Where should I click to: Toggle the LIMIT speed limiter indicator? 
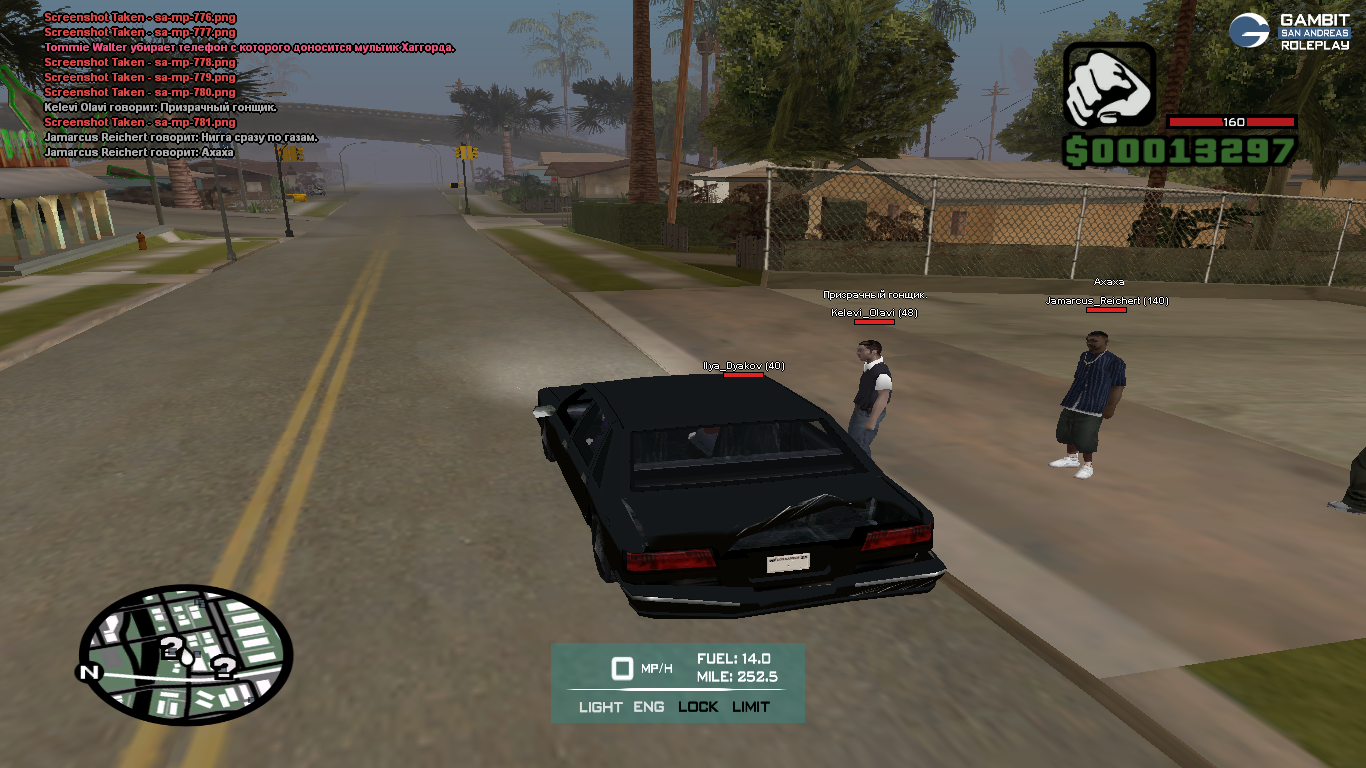click(751, 707)
